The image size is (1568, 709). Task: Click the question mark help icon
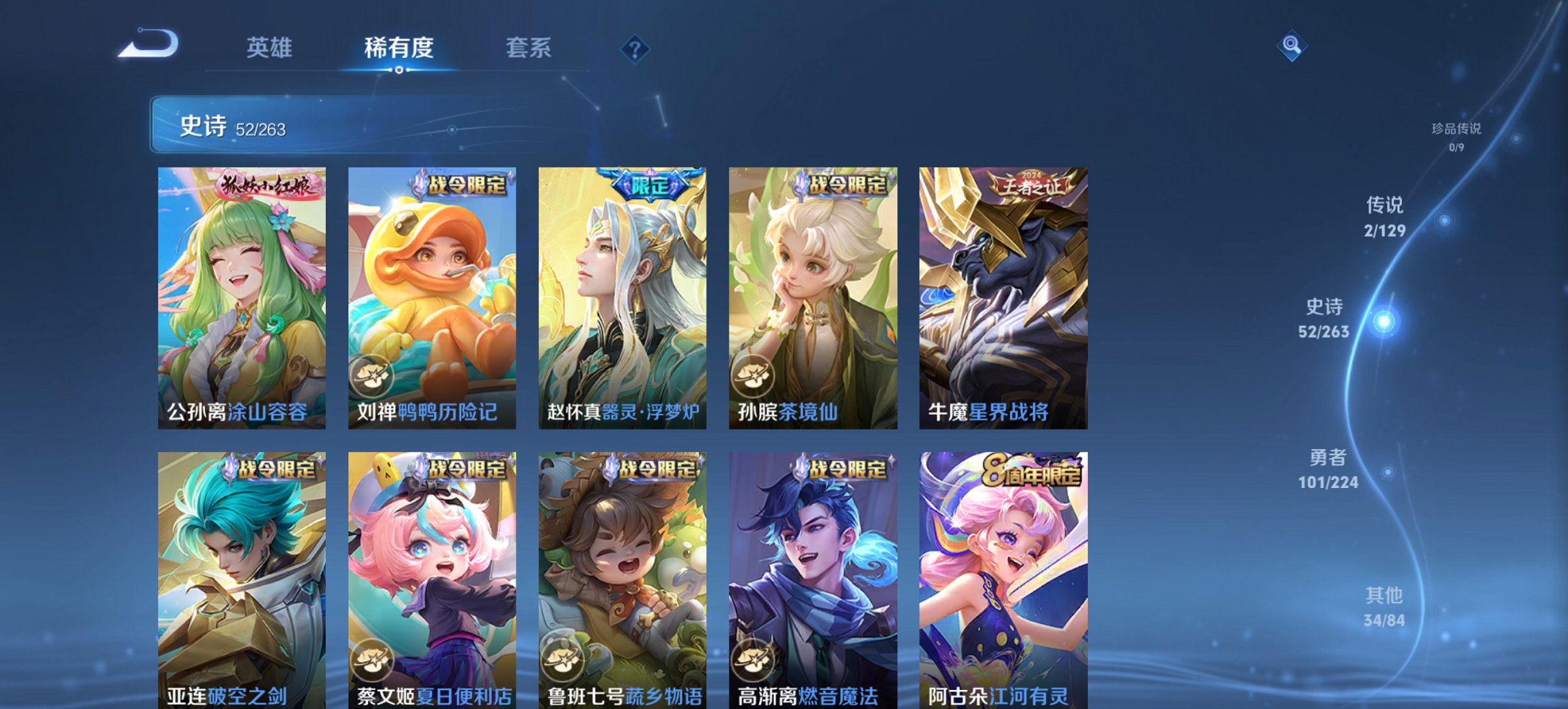635,48
